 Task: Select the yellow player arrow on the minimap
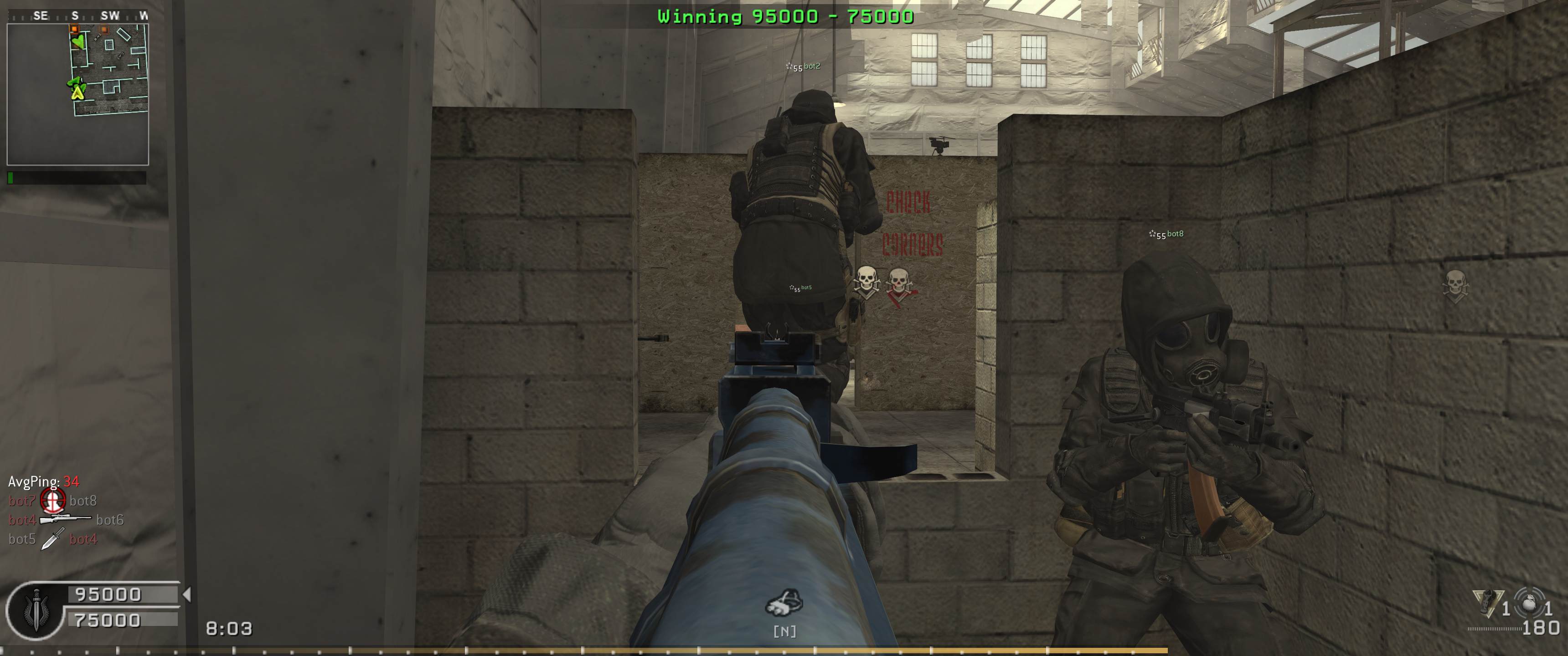click(x=77, y=92)
